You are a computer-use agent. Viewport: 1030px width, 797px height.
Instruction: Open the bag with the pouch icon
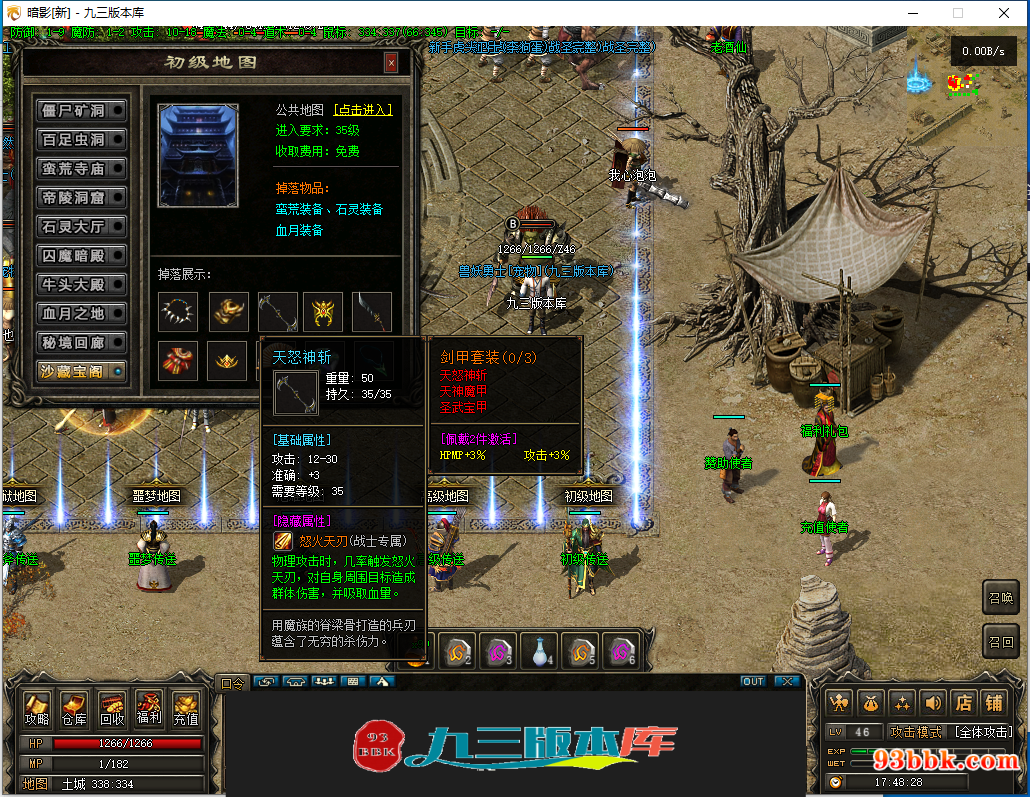click(x=870, y=703)
